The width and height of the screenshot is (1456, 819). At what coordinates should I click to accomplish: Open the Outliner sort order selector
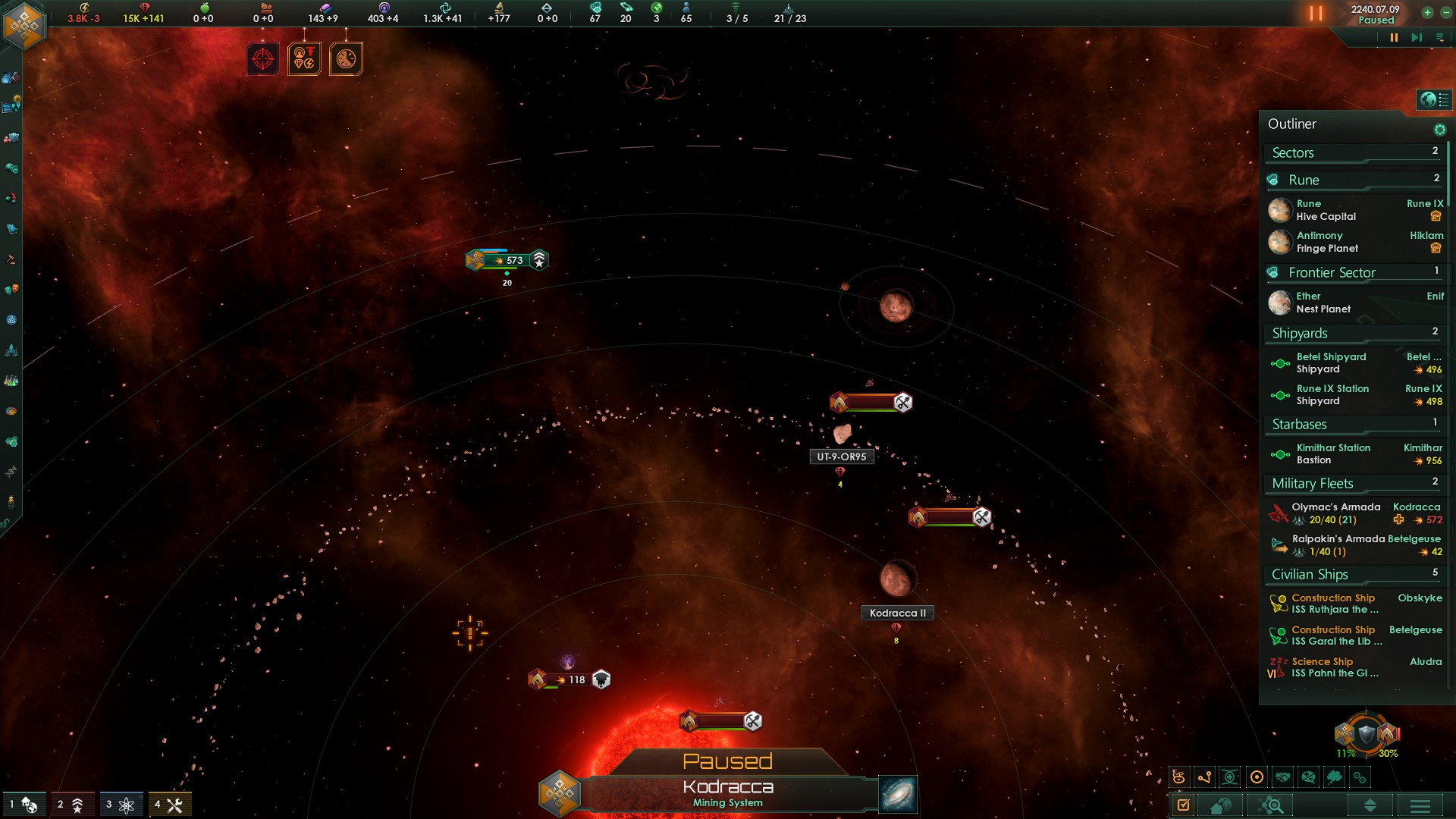(1371, 805)
